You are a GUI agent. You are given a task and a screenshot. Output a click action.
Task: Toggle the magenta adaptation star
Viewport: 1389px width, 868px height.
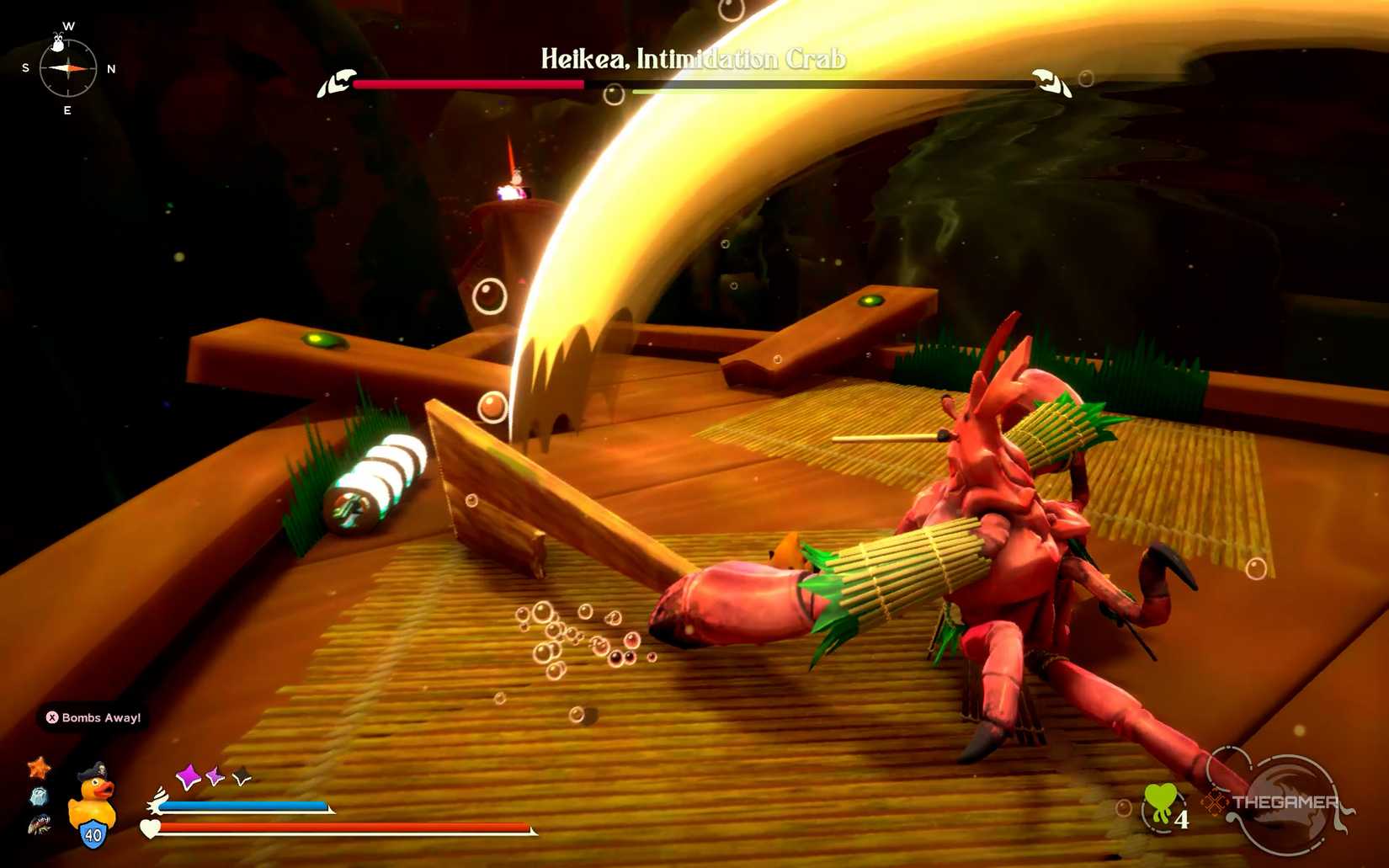pyautogui.click(x=189, y=777)
